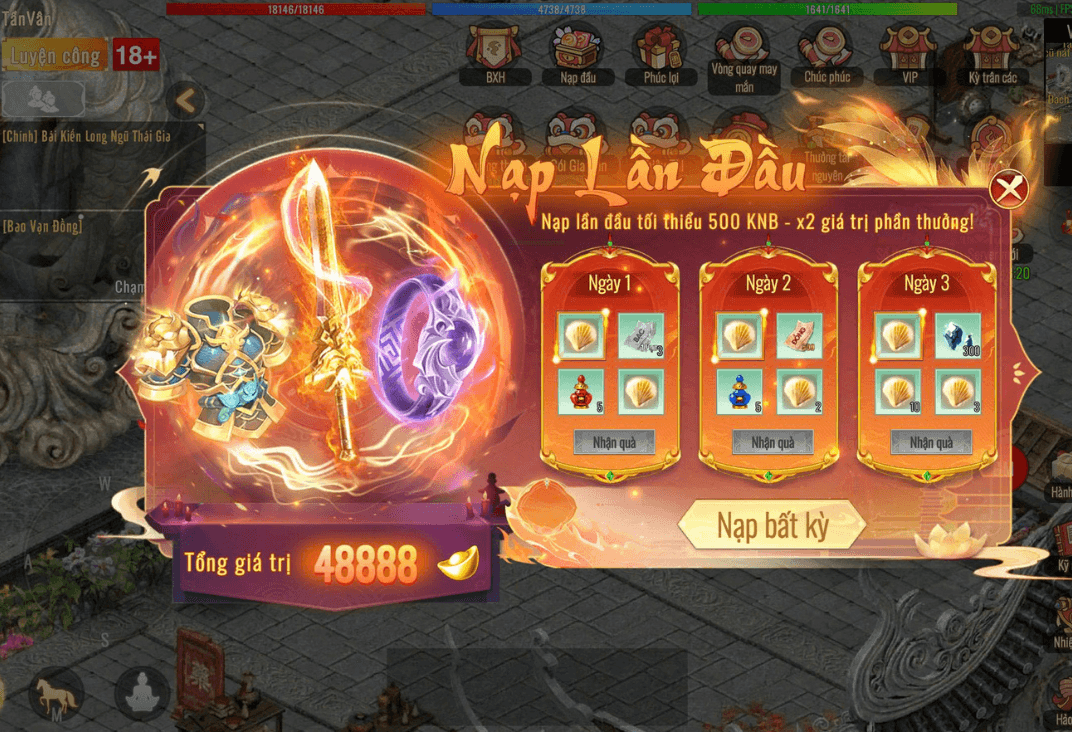Screen dimensions: 1072x732
Task: Claim the Ngày 1 reward with Nhận quà
Action: pos(614,442)
